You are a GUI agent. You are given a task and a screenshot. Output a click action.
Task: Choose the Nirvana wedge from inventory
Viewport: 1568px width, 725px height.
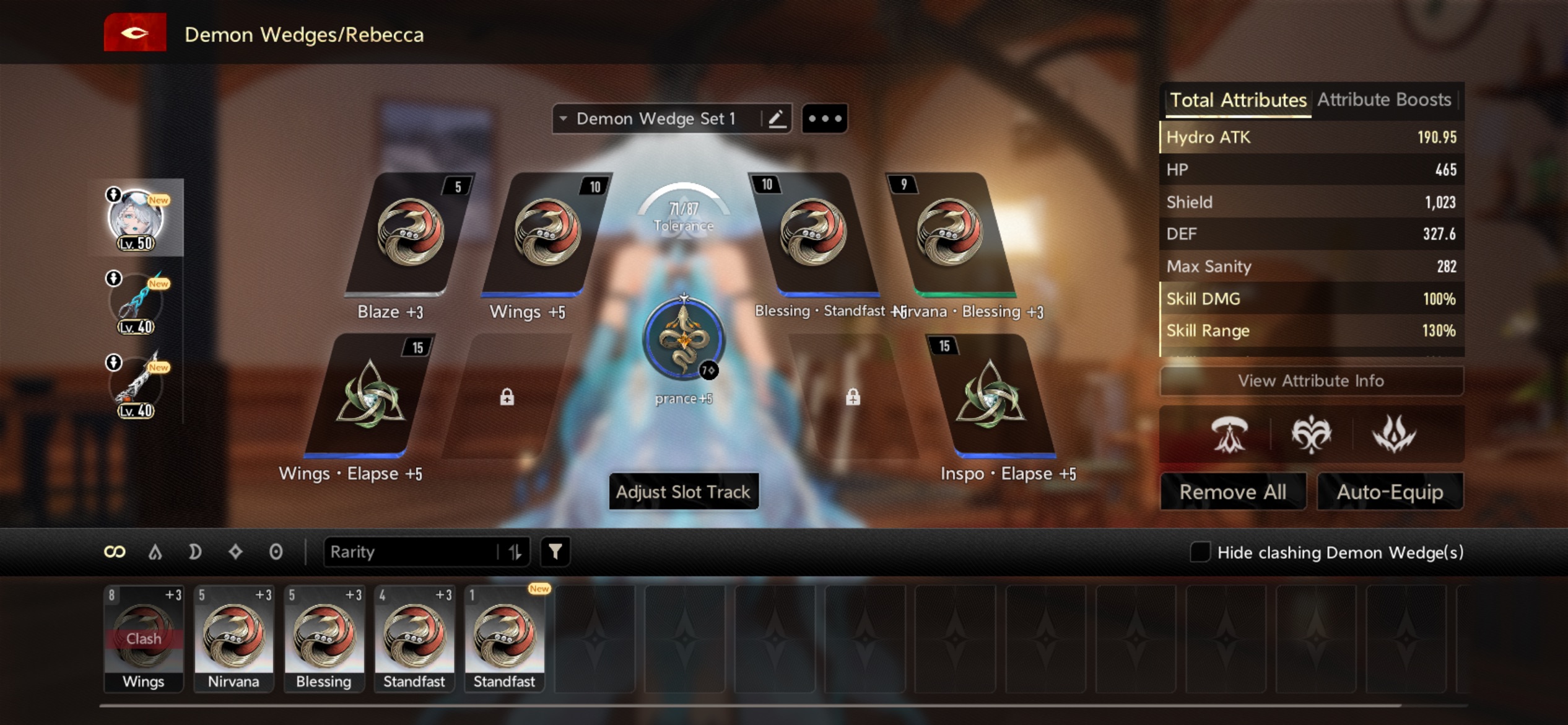point(233,637)
